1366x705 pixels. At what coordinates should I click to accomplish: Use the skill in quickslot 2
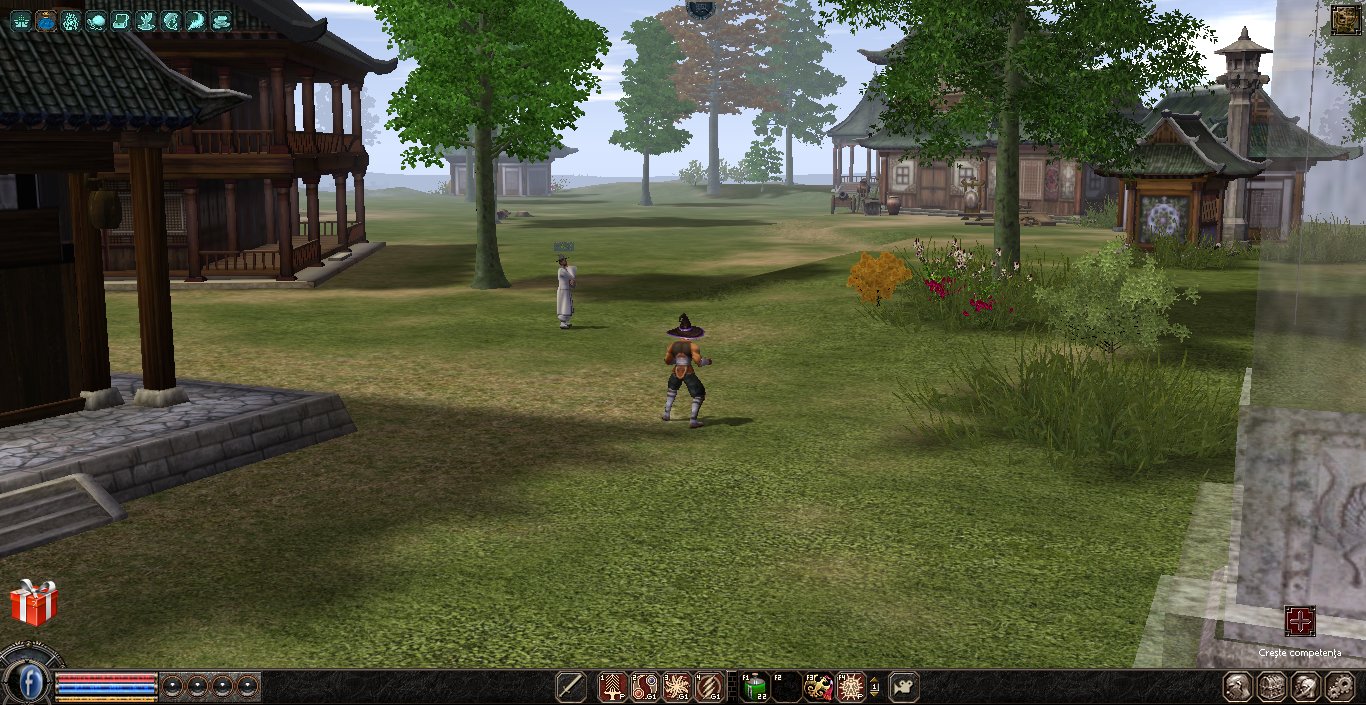tap(645, 687)
